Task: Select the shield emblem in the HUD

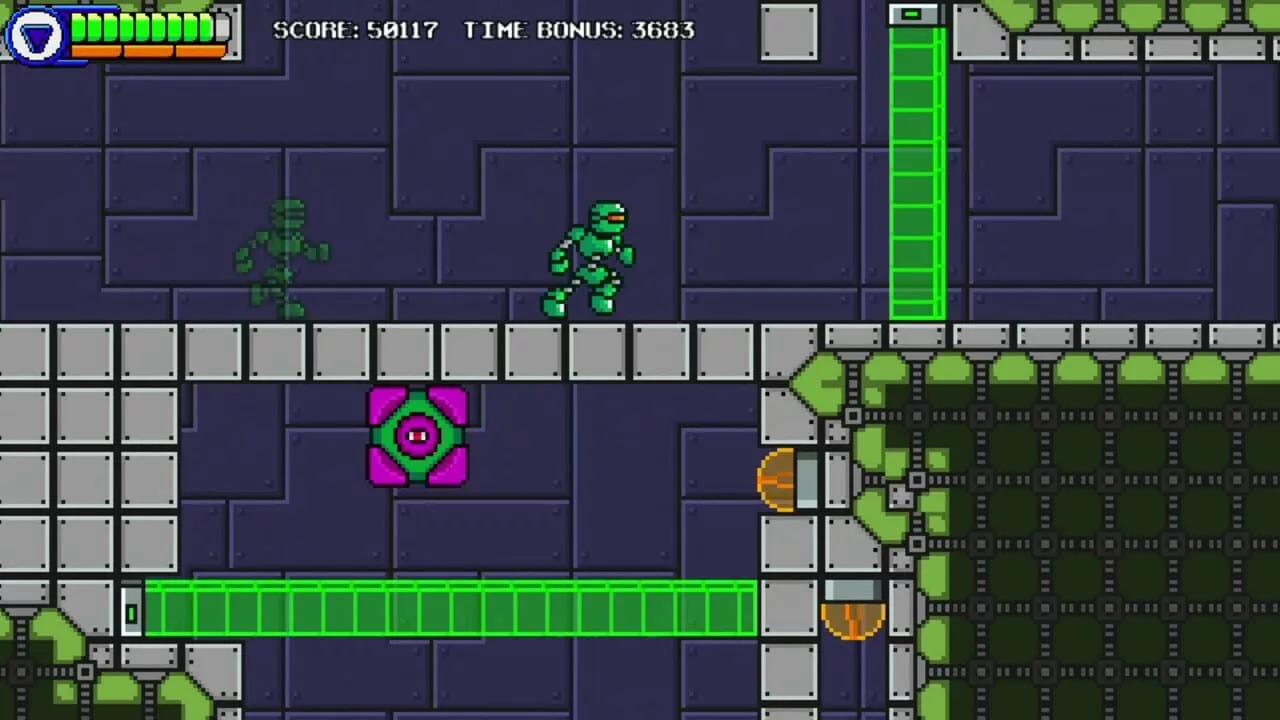Action: [36, 33]
